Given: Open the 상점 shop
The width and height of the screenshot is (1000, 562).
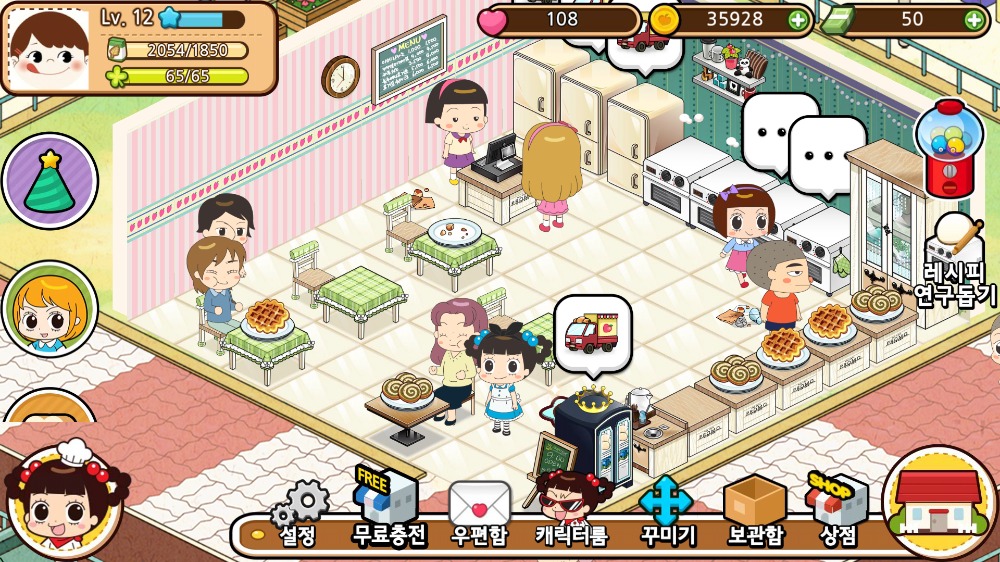Looking at the screenshot, I should coord(838,510).
